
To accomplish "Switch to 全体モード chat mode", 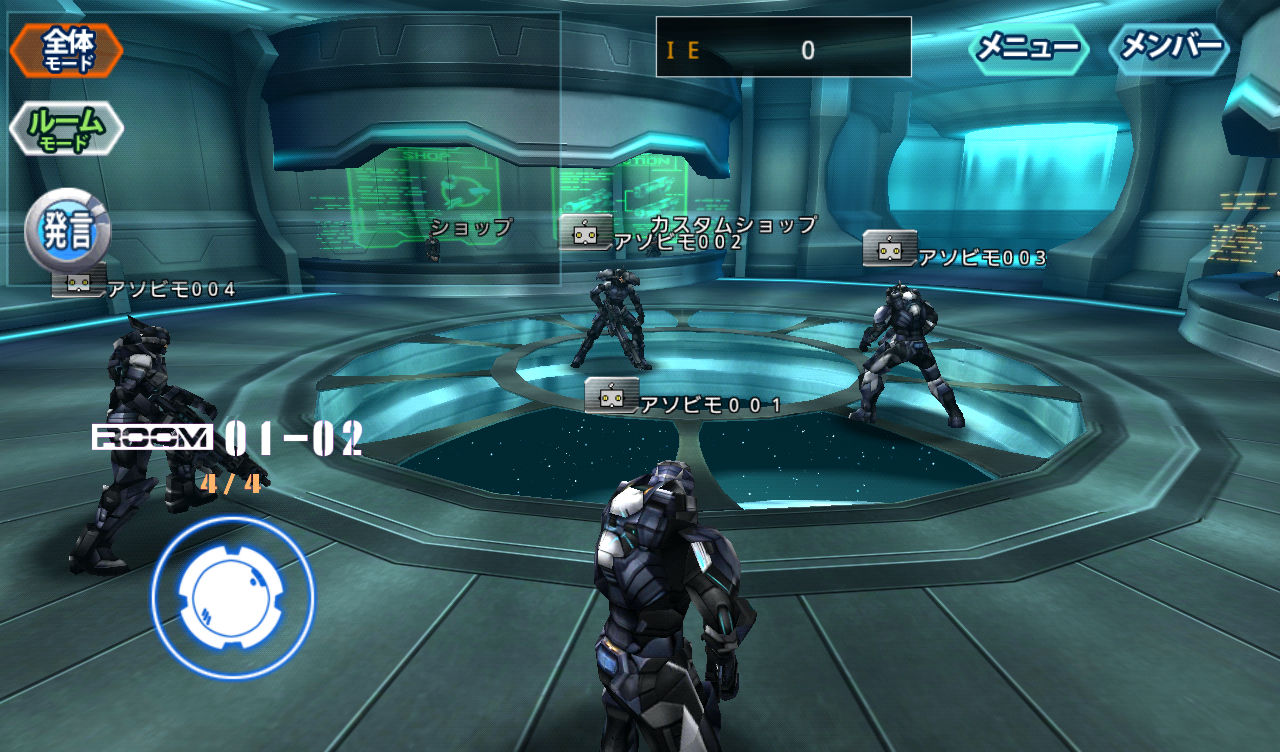I will (67, 50).
